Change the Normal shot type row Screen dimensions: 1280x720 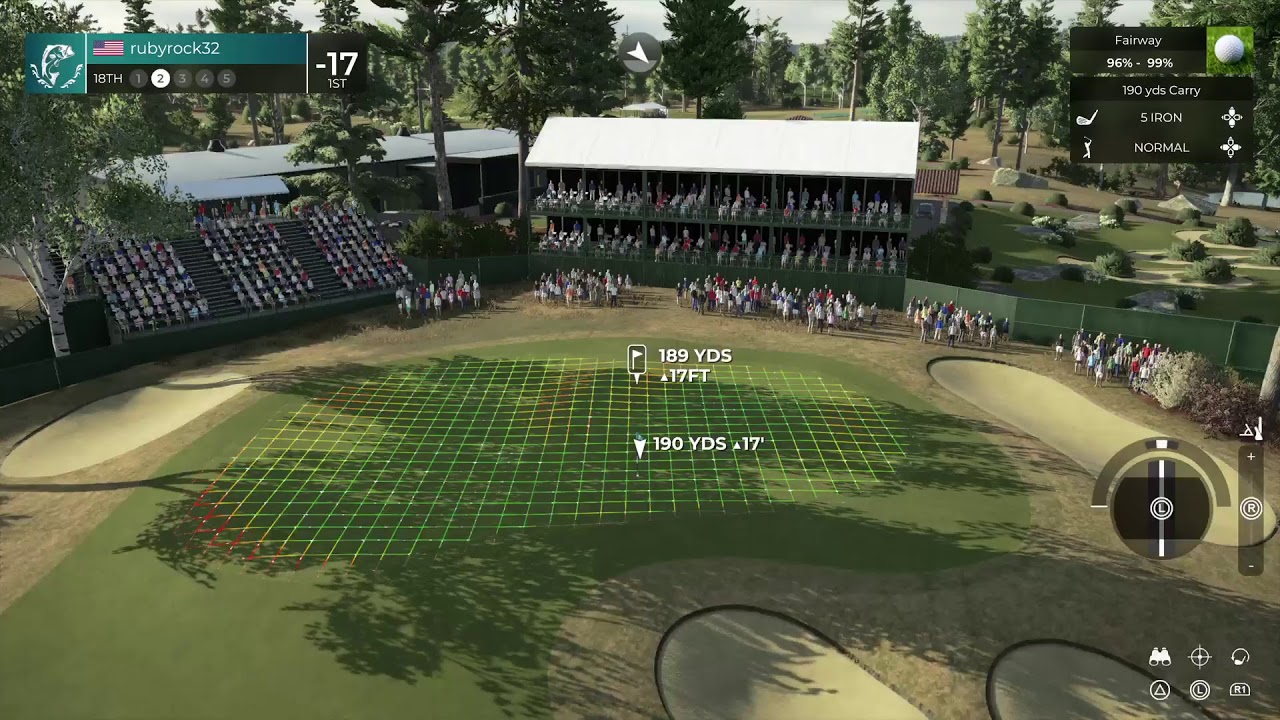point(1160,148)
